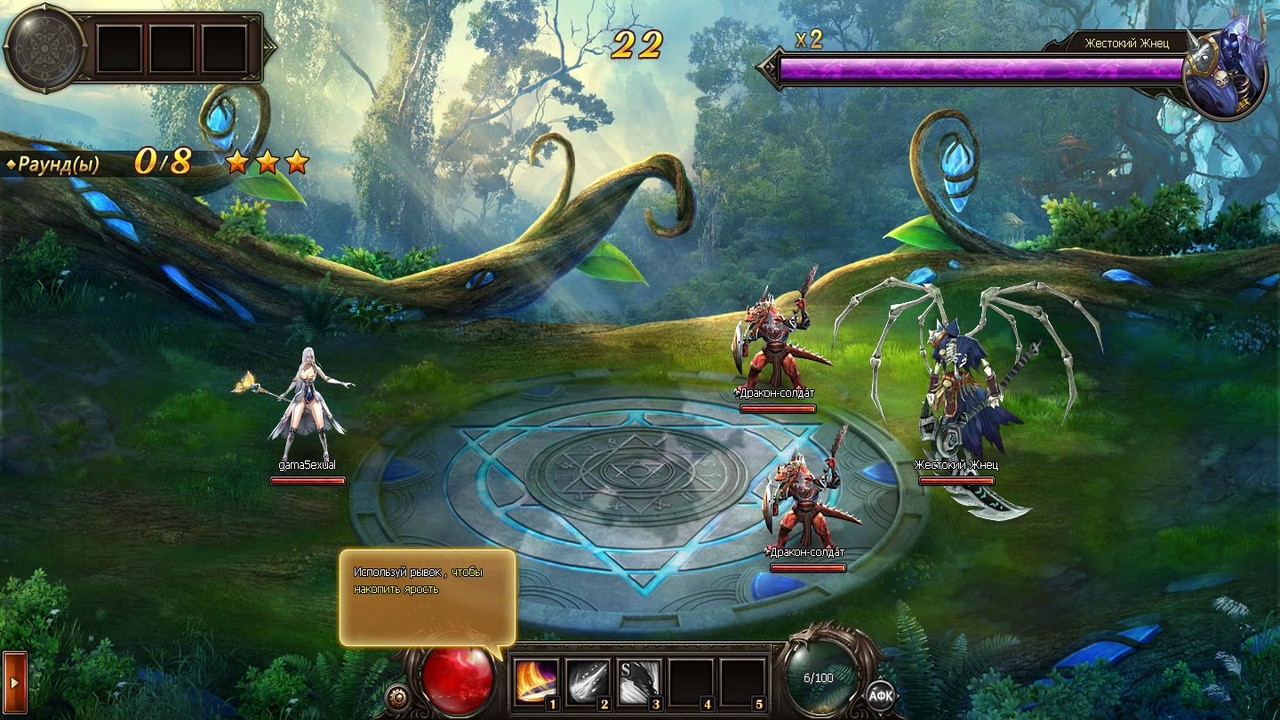Expand the side panel with the arrow button
1280x720 pixels.
[14, 683]
